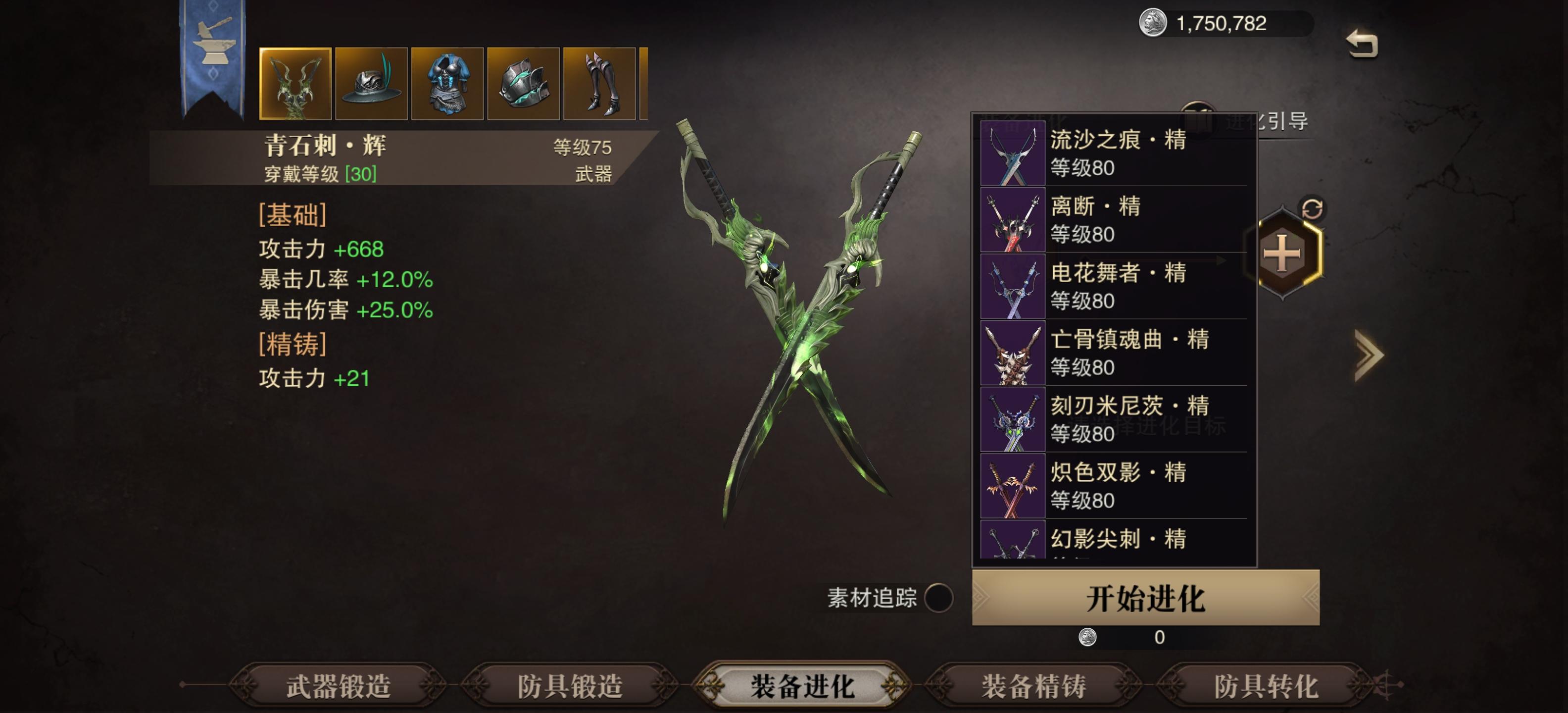
Task: Select the feathered hat equipment icon
Action: (371, 83)
